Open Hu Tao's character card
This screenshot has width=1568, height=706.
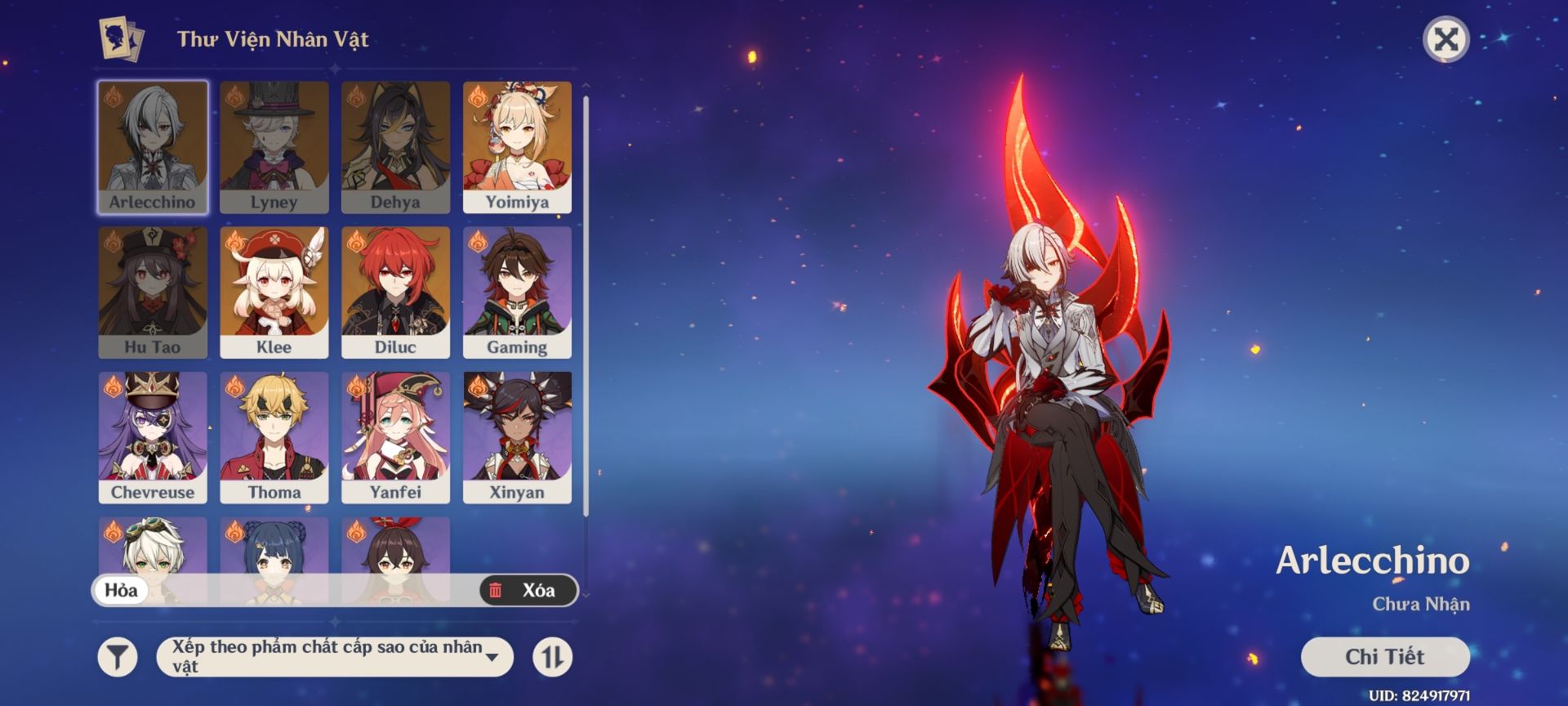tap(153, 293)
